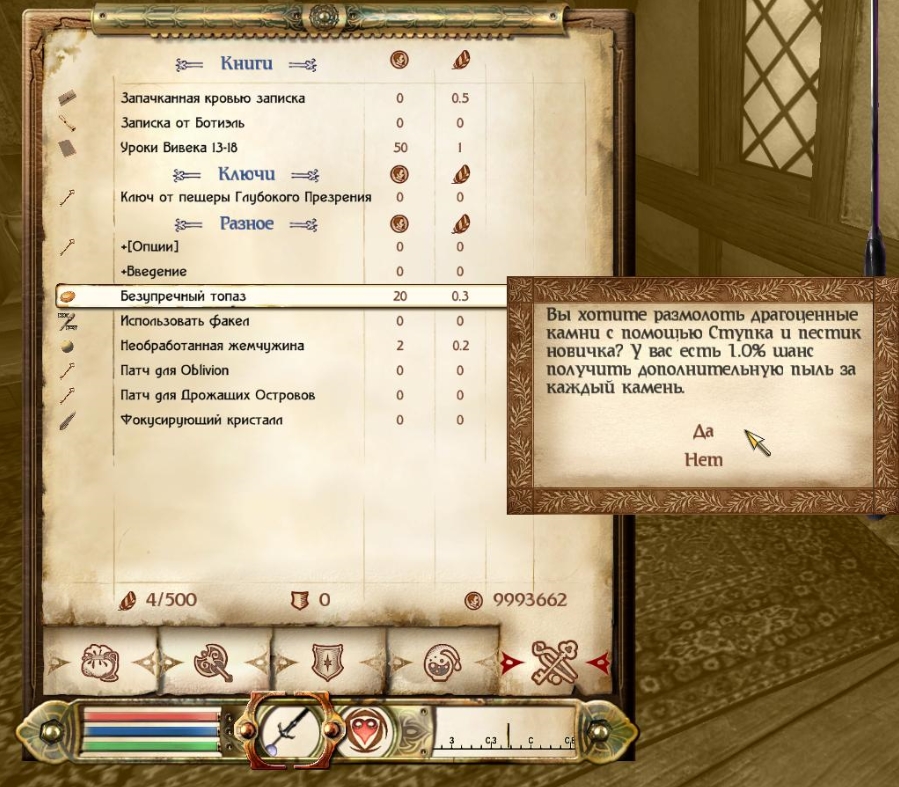Select the Необработанная жемчужина row
This screenshot has width=899, height=787.
(212, 346)
